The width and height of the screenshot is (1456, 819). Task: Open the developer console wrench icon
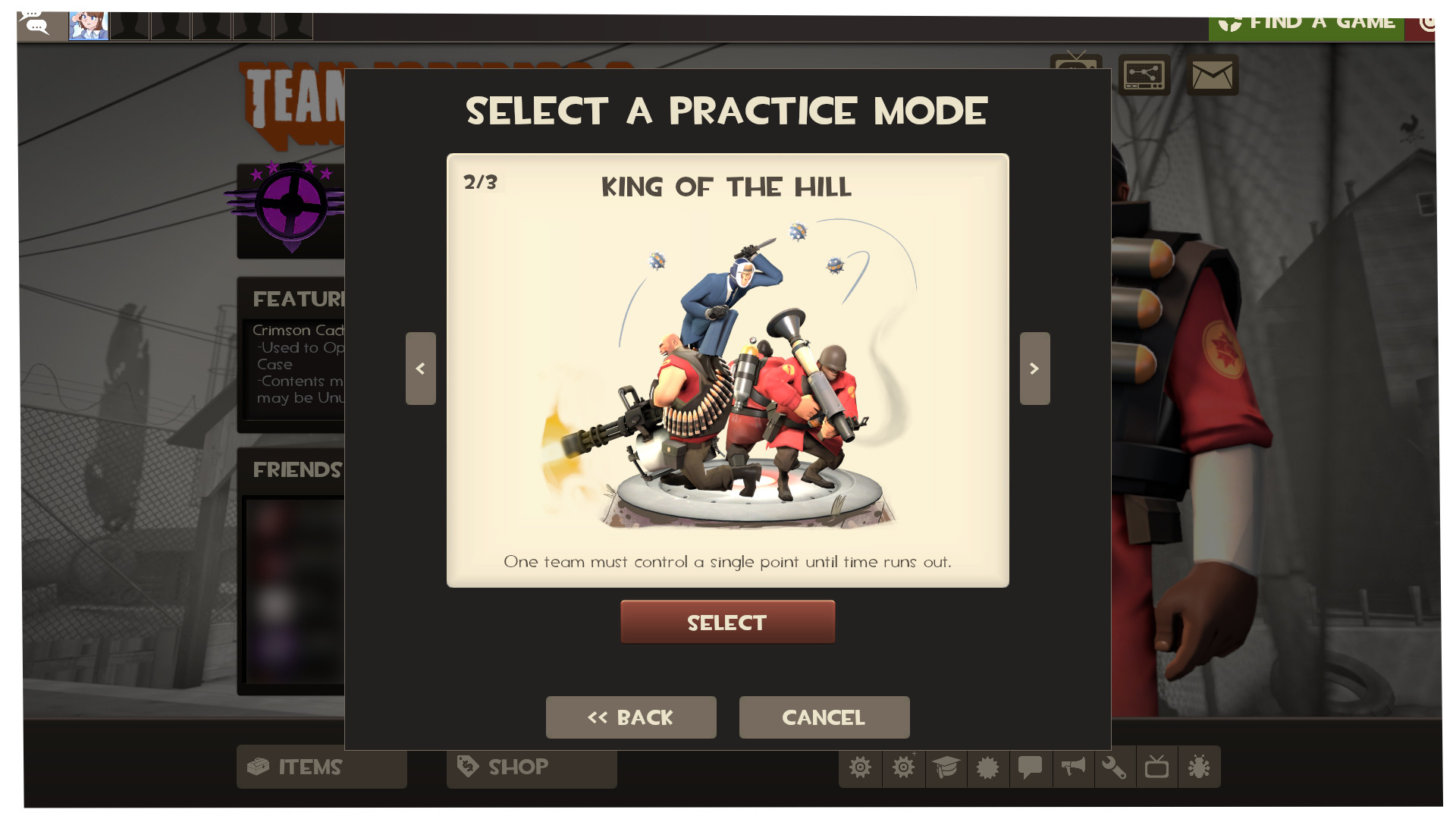tap(1116, 767)
